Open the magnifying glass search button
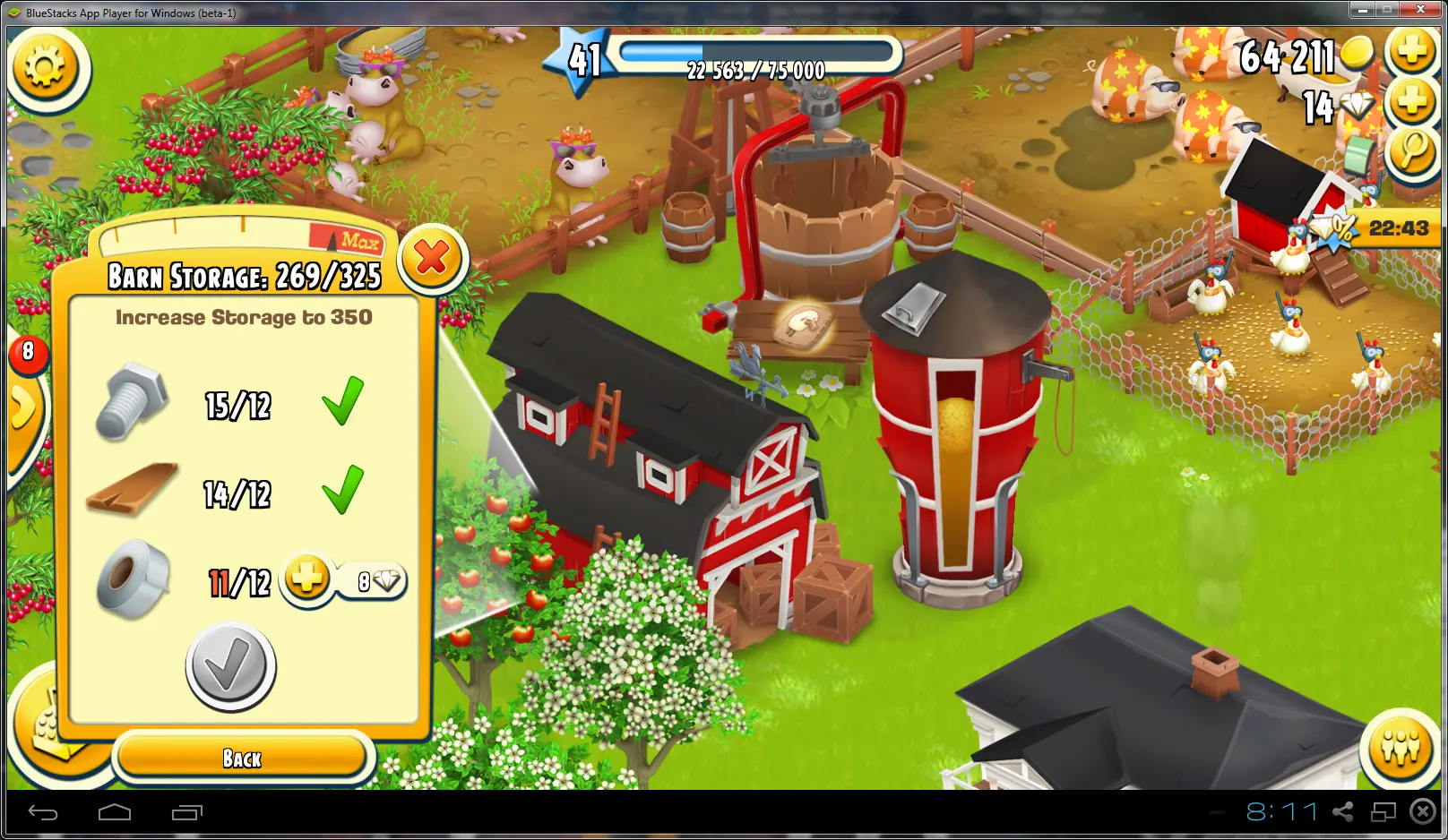The height and width of the screenshot is (840, 1448). click(x=1411, y=150)
